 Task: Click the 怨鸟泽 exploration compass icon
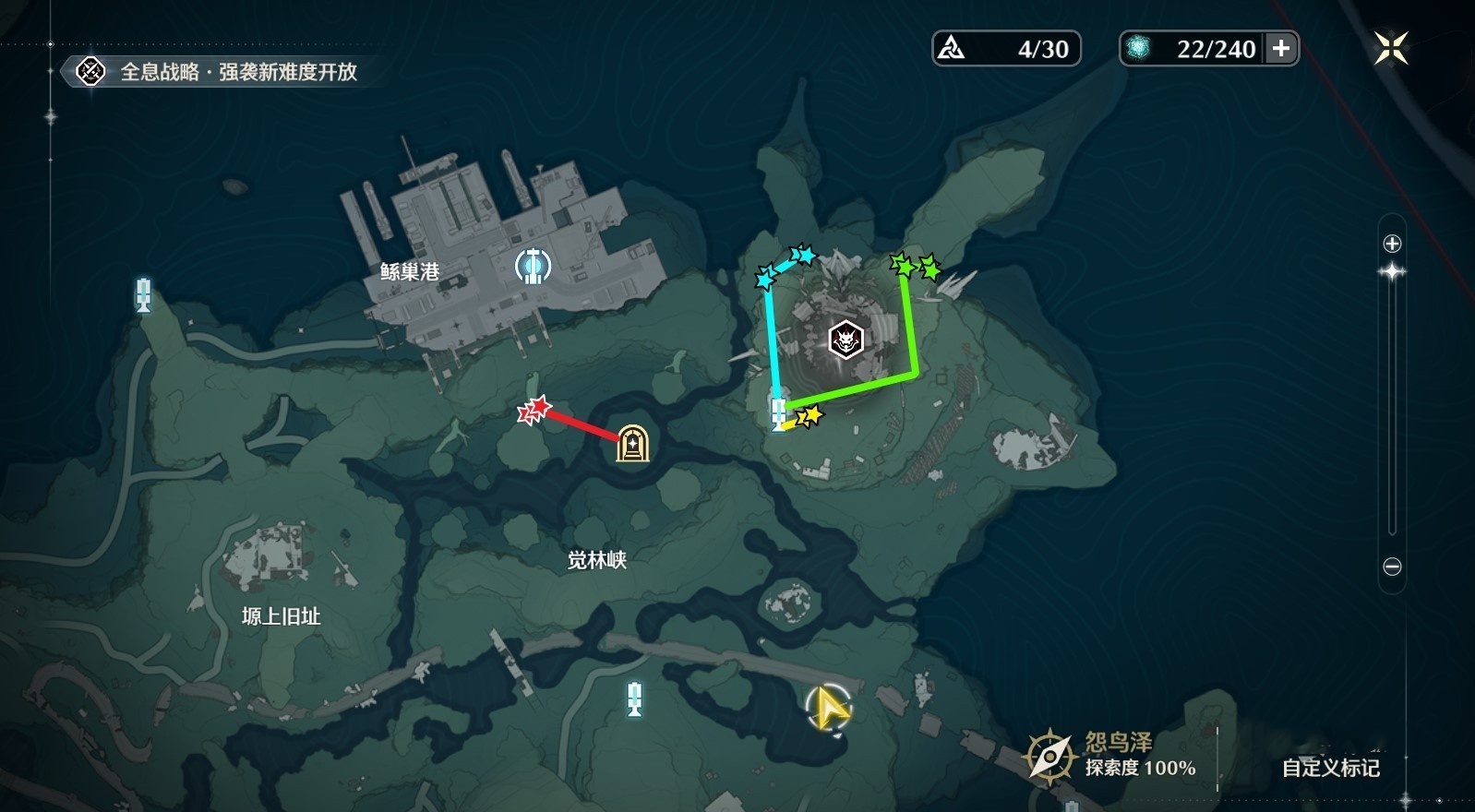pyautogui.click(x=1049, y=757)
